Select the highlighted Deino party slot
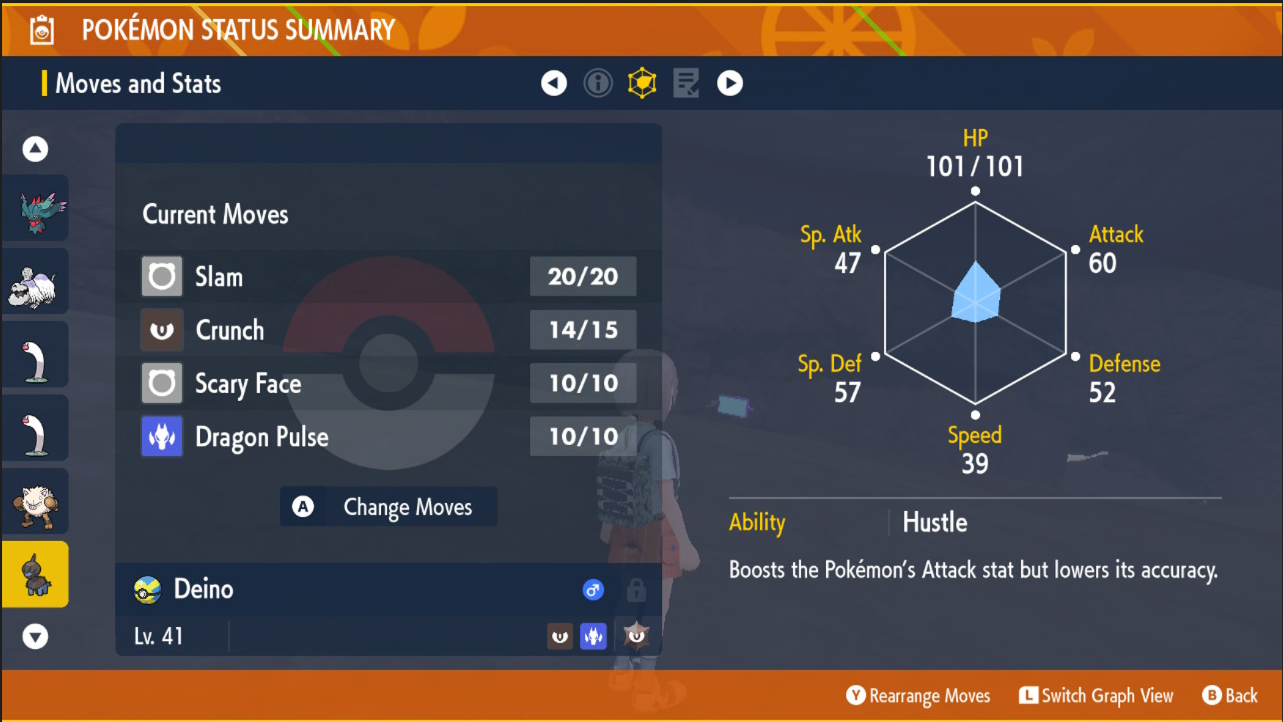 (35, 574)
